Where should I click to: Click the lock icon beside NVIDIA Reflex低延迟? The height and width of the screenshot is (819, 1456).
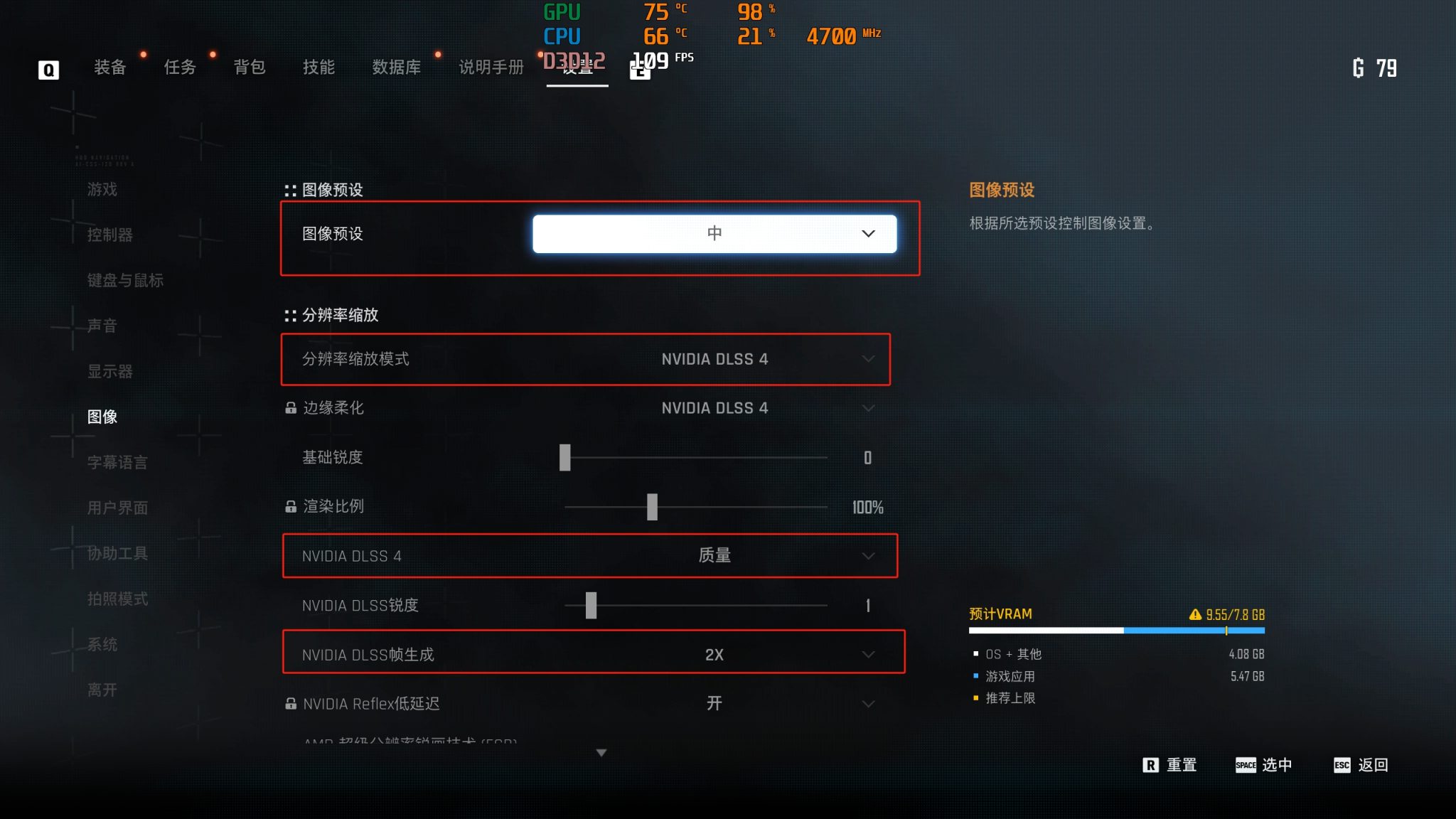pos(290,704)
